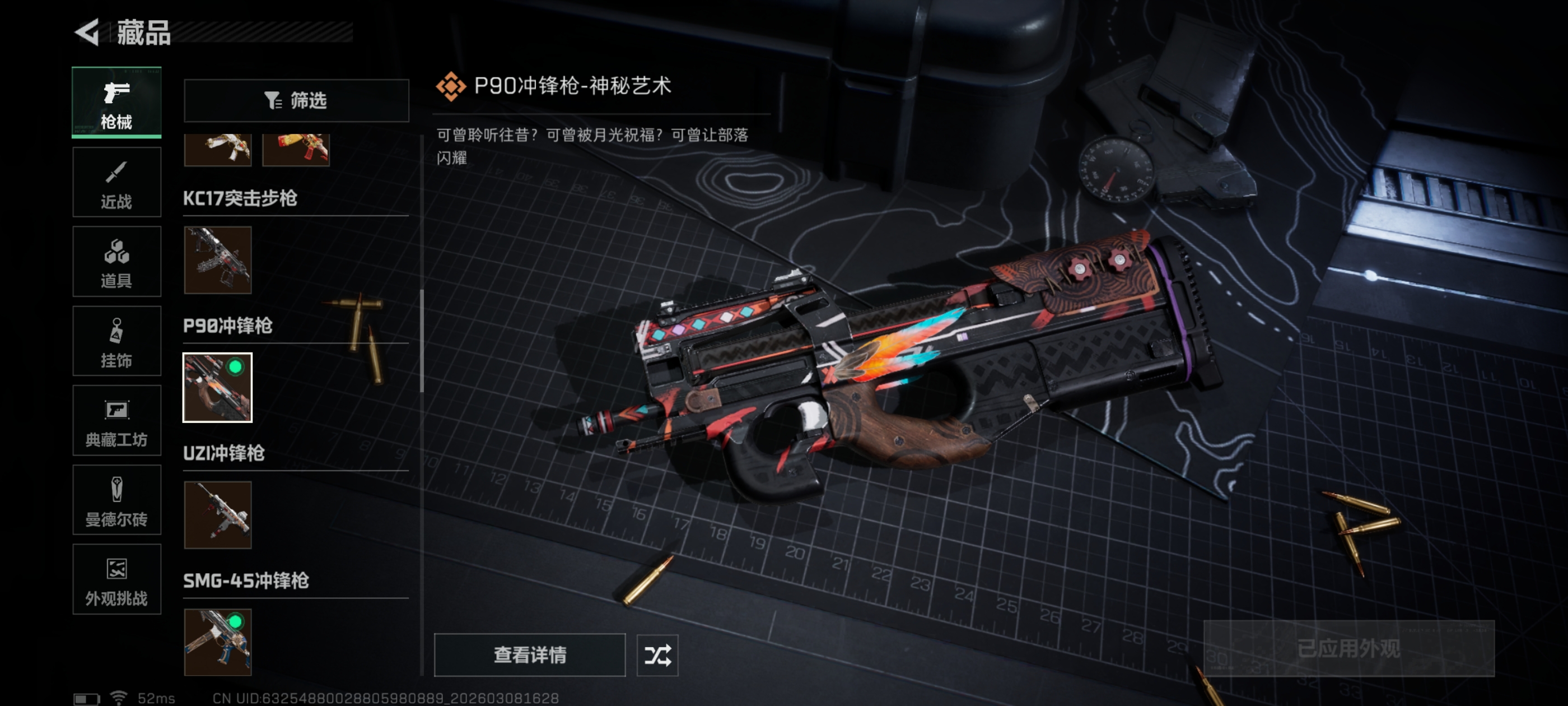Open the 筛选 filter options

pos(296,100)
